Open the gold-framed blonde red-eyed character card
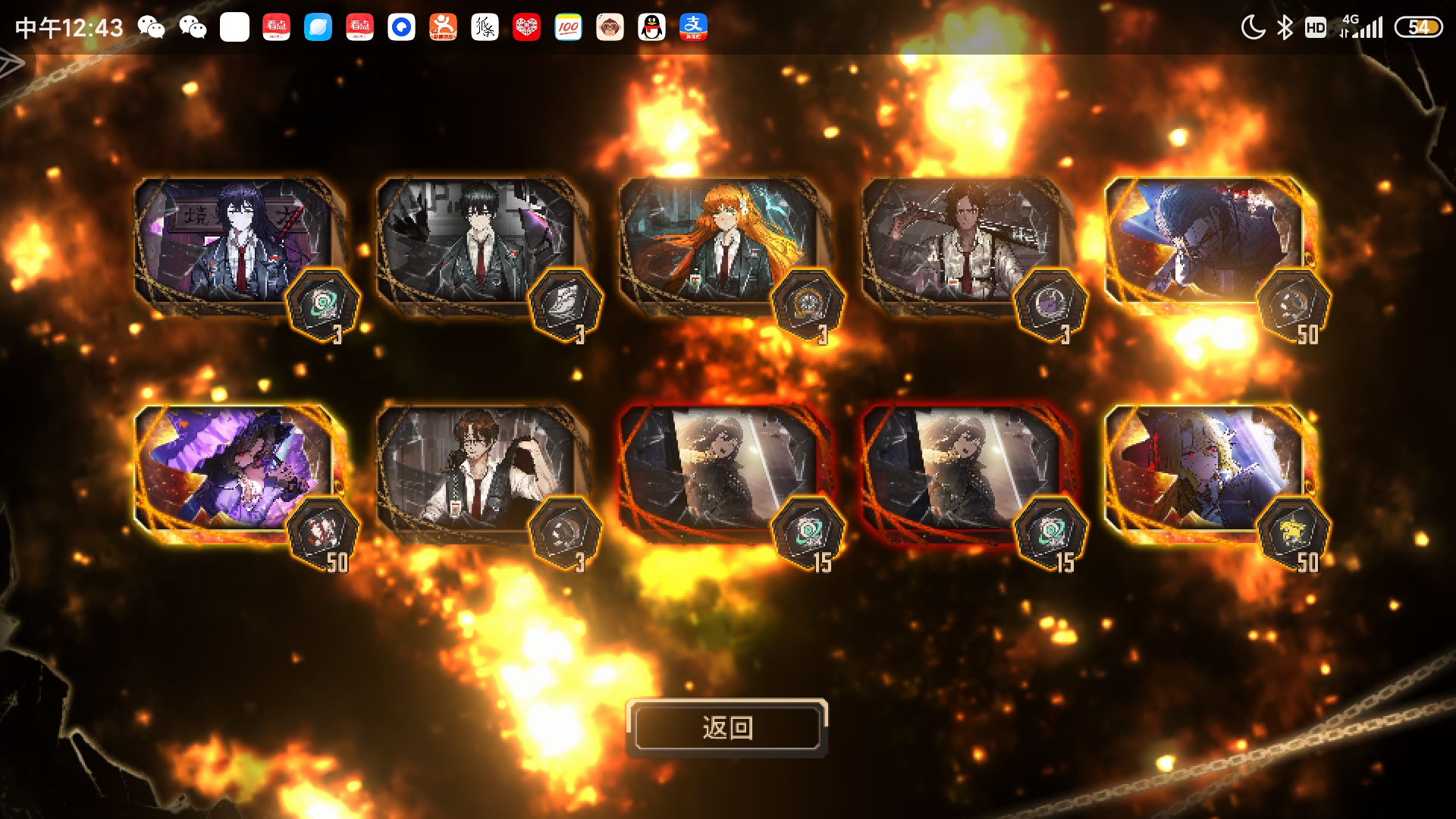The image size is (1456, 819). point(1206,470)
